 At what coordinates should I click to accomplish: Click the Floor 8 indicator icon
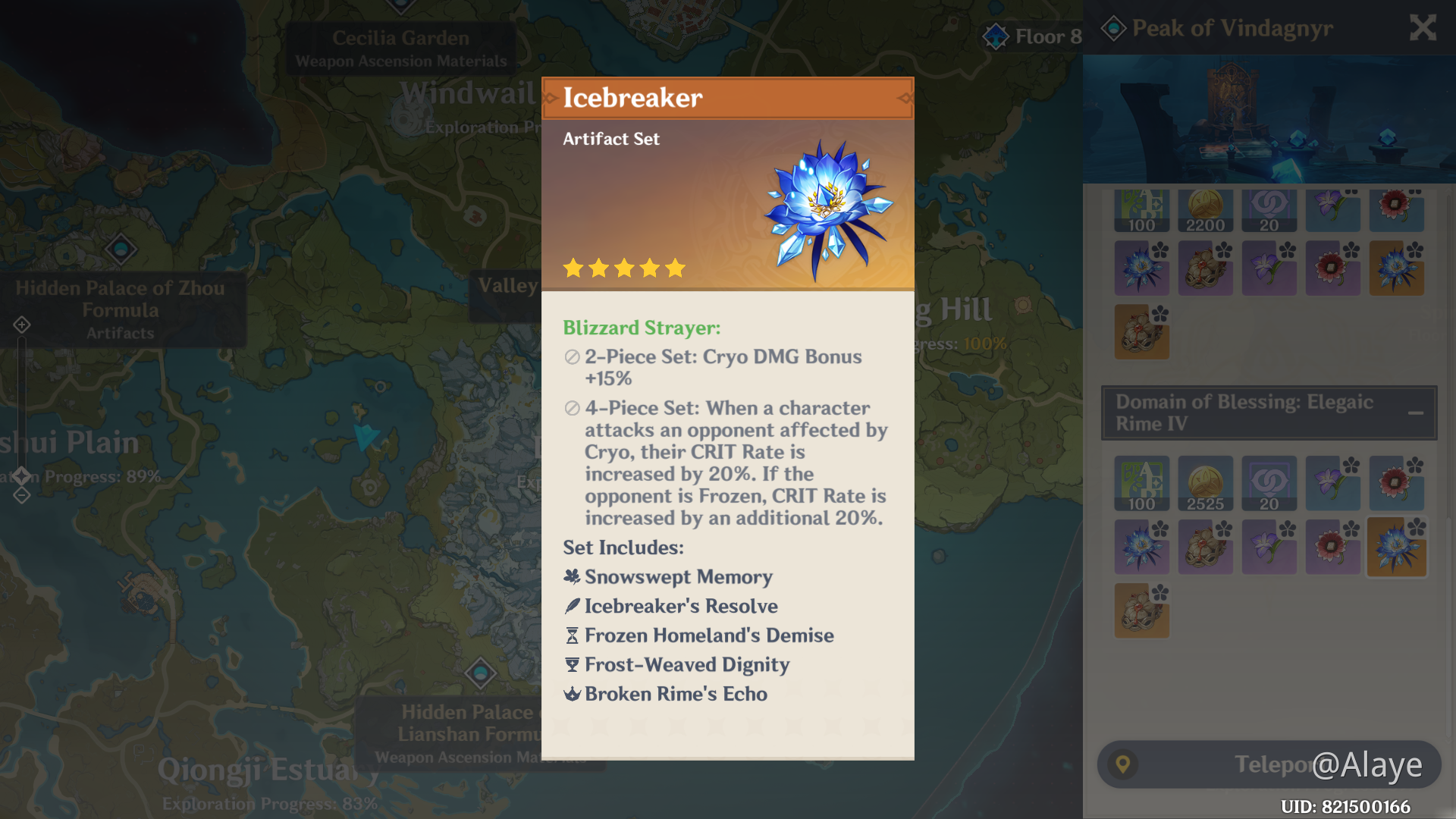coord(994,36)
